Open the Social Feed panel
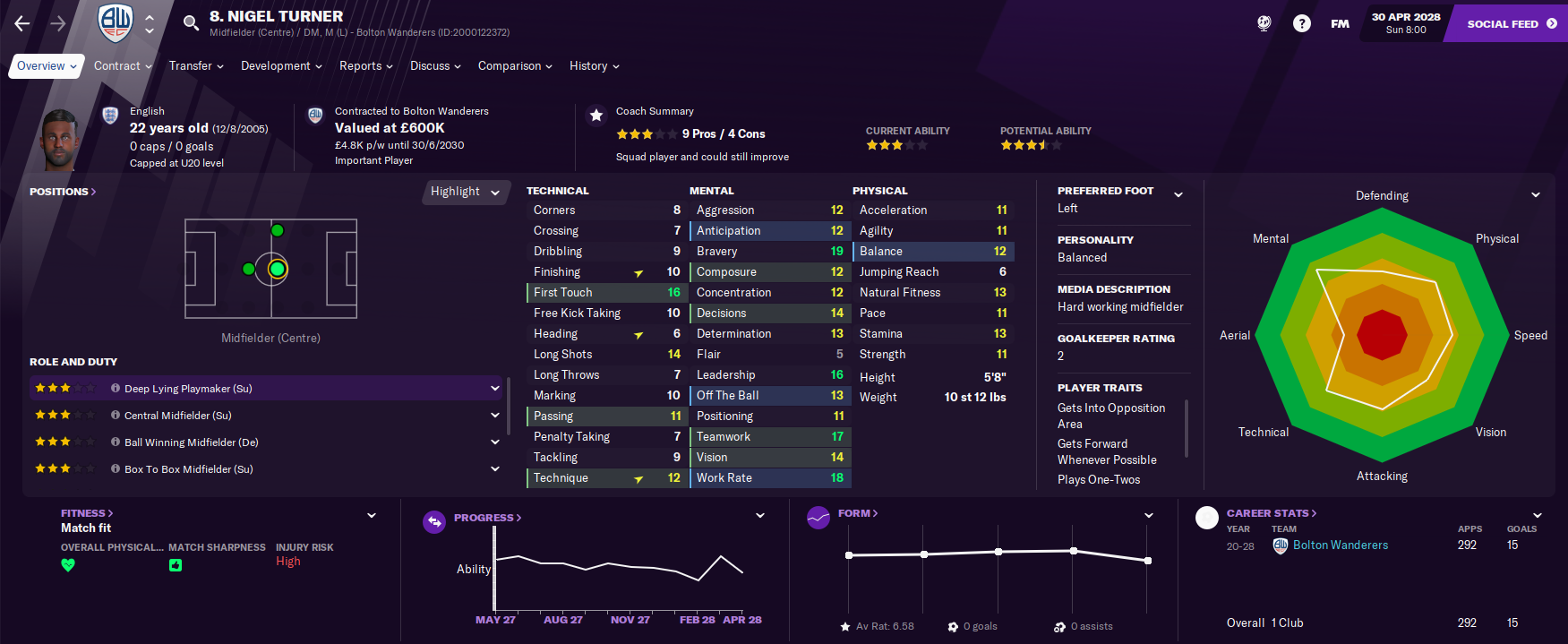Screen dimensions: 1568x644 point(1511,24)
